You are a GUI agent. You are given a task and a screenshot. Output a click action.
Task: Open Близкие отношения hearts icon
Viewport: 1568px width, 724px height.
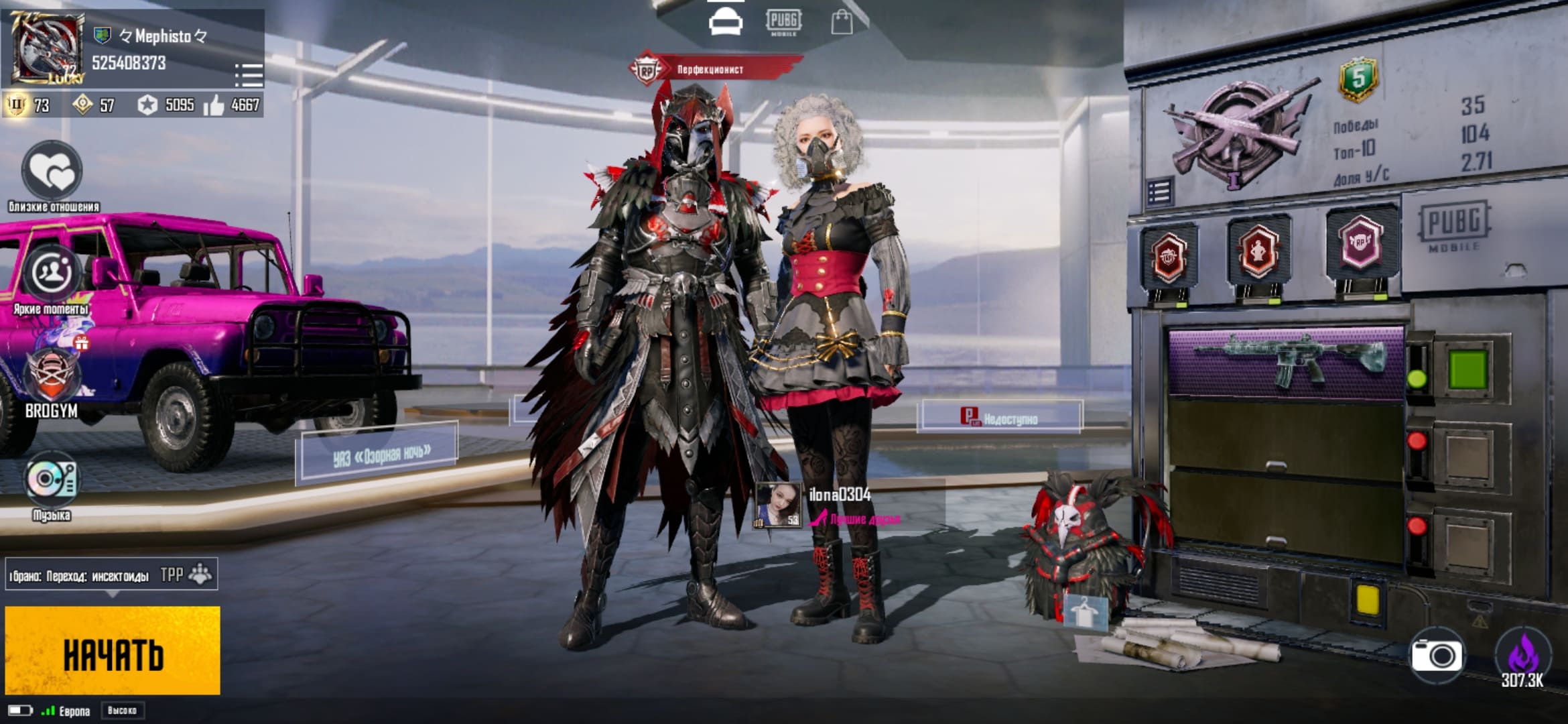[x=53, y=170]
